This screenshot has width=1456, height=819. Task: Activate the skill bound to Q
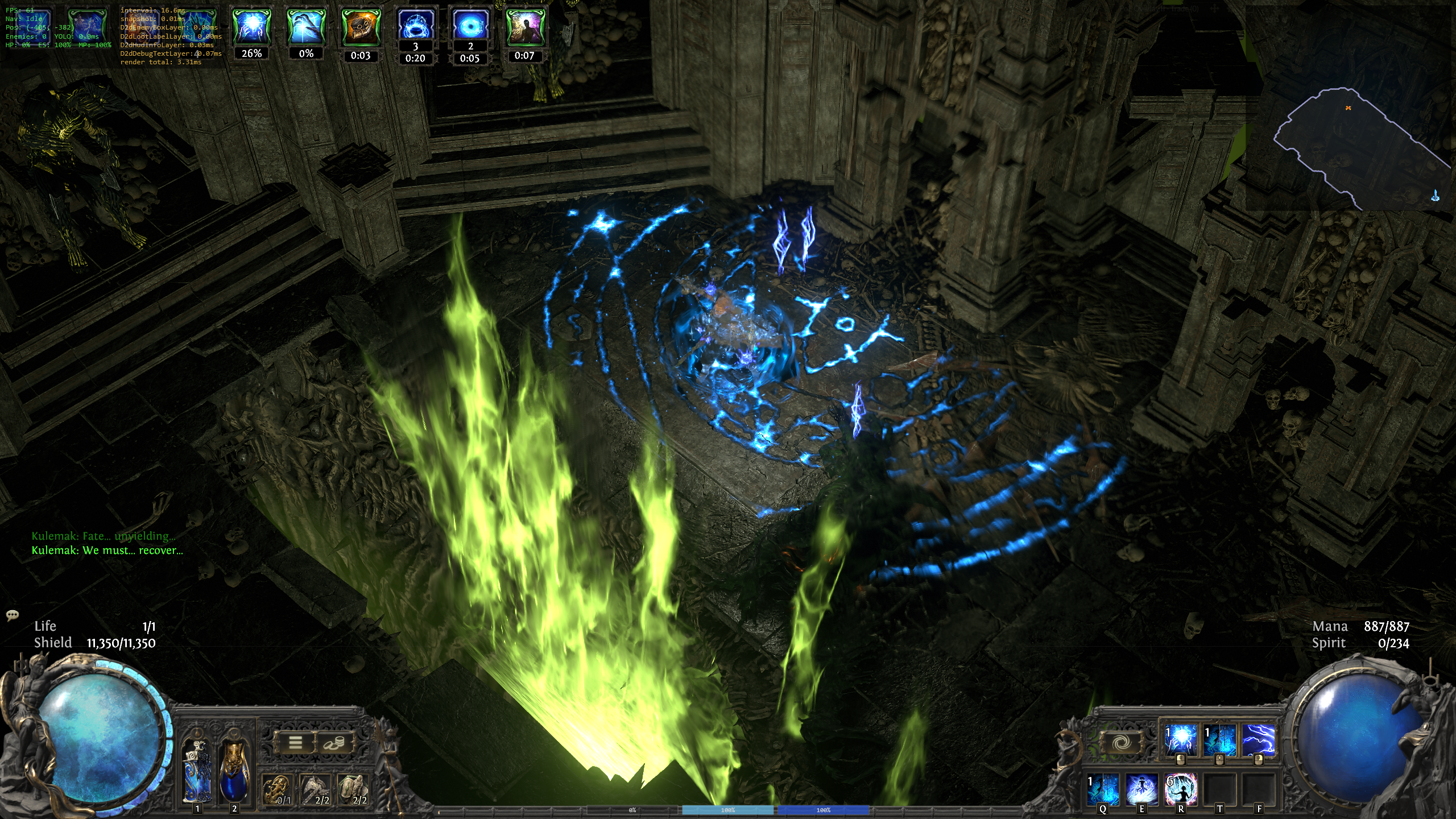(1103, 789)
